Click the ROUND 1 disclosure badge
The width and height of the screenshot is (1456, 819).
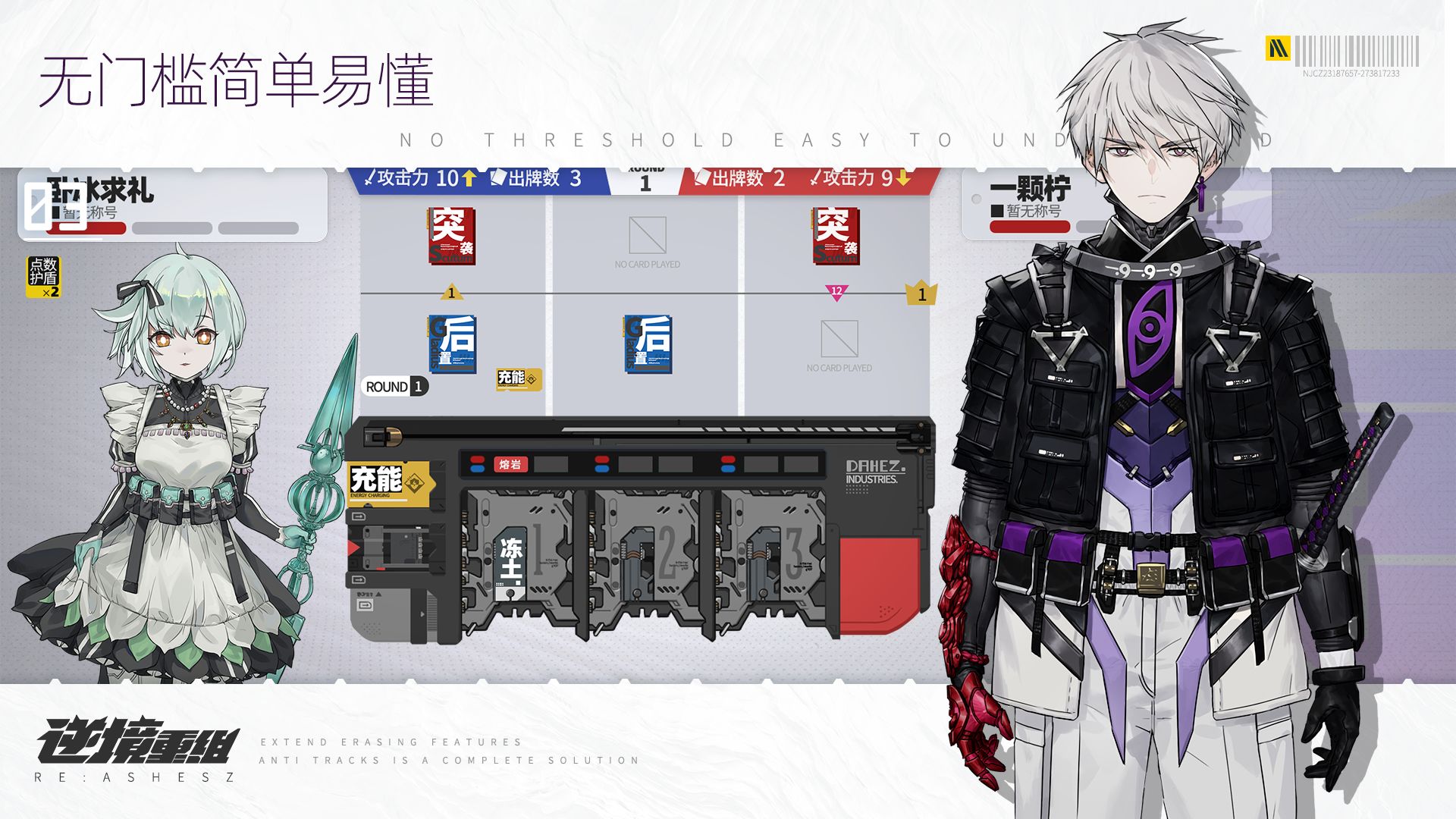[x=393, y=386]
